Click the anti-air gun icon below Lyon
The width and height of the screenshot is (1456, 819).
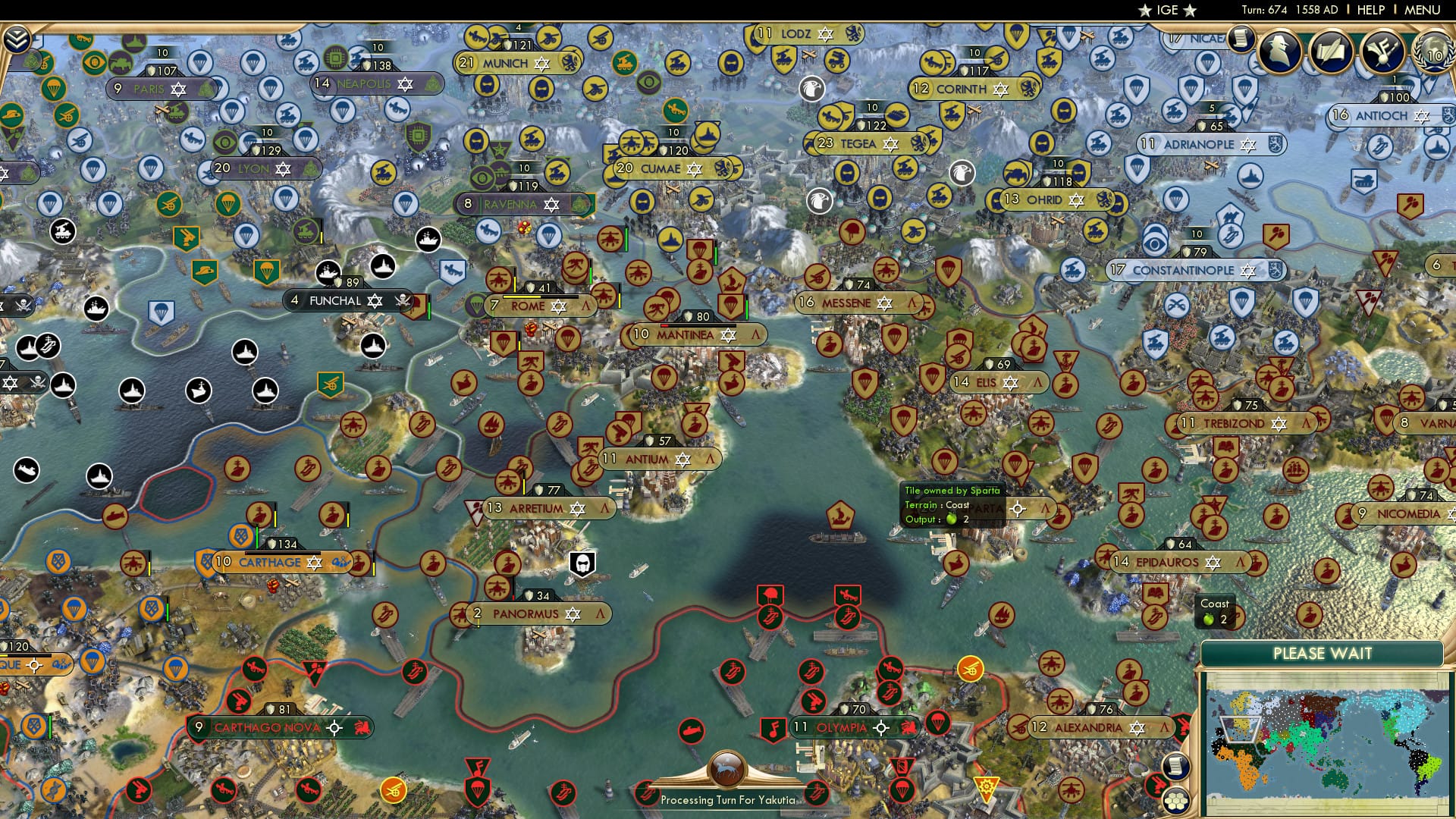(186, 237)
